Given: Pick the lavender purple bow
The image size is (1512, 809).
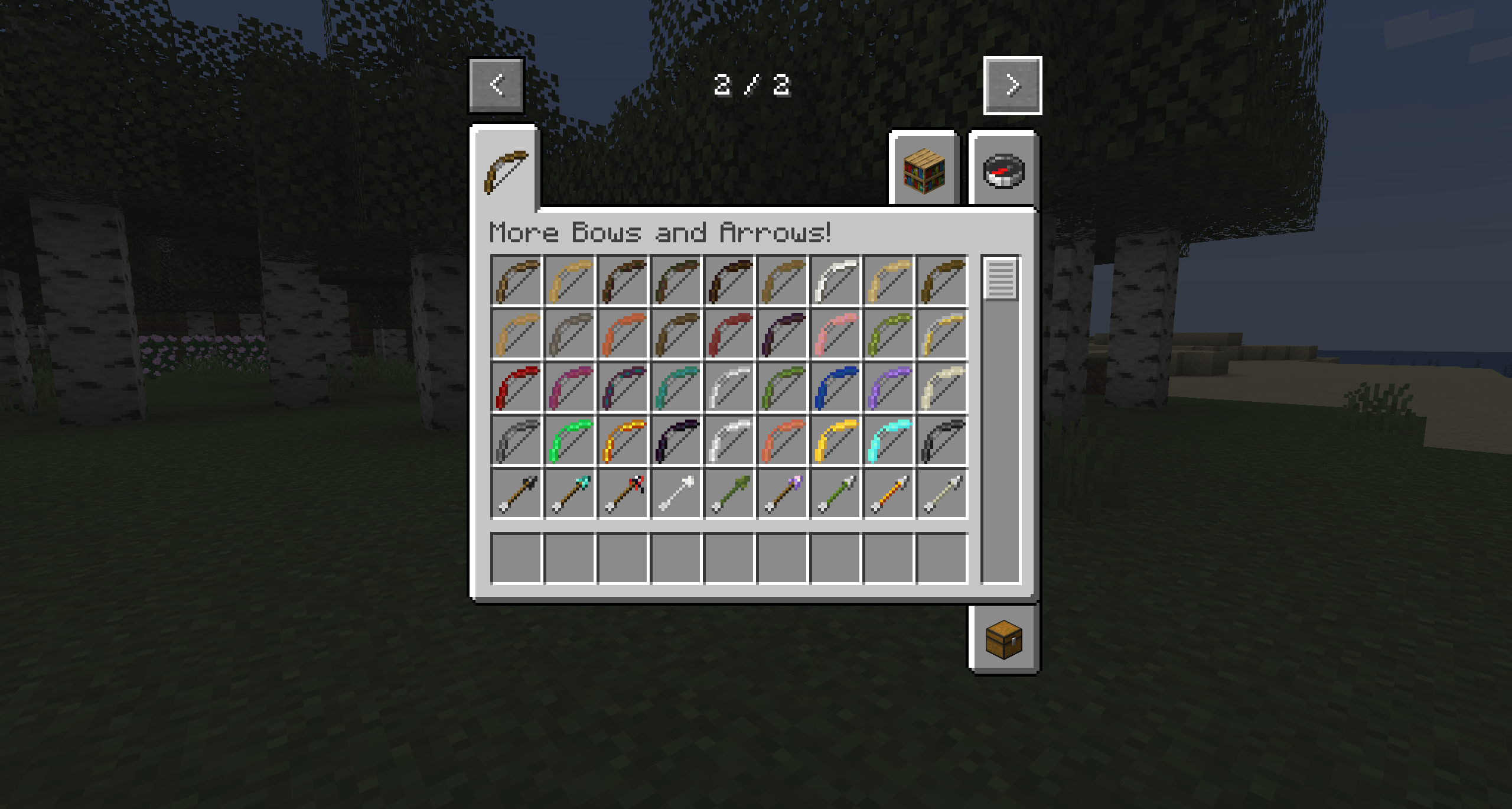Looking at the screenshot, I should pyautogui.click(x=888, y=387).
